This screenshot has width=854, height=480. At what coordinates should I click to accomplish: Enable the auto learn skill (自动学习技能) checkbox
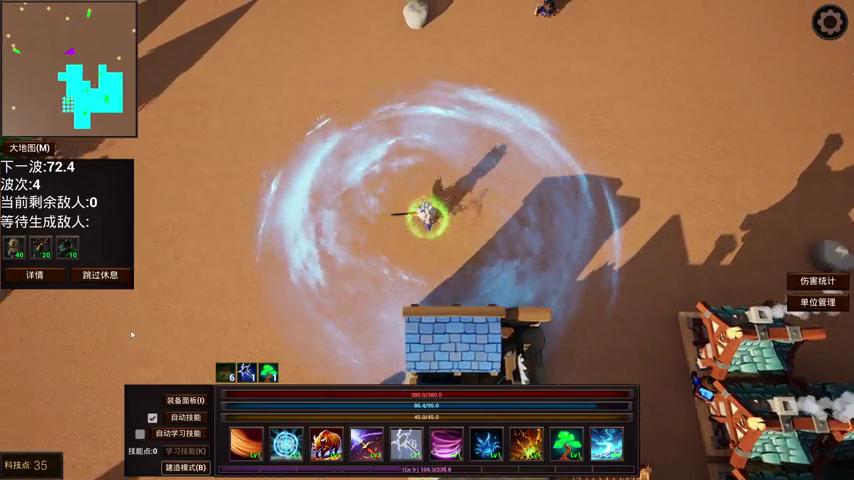(x=140, y=434)
